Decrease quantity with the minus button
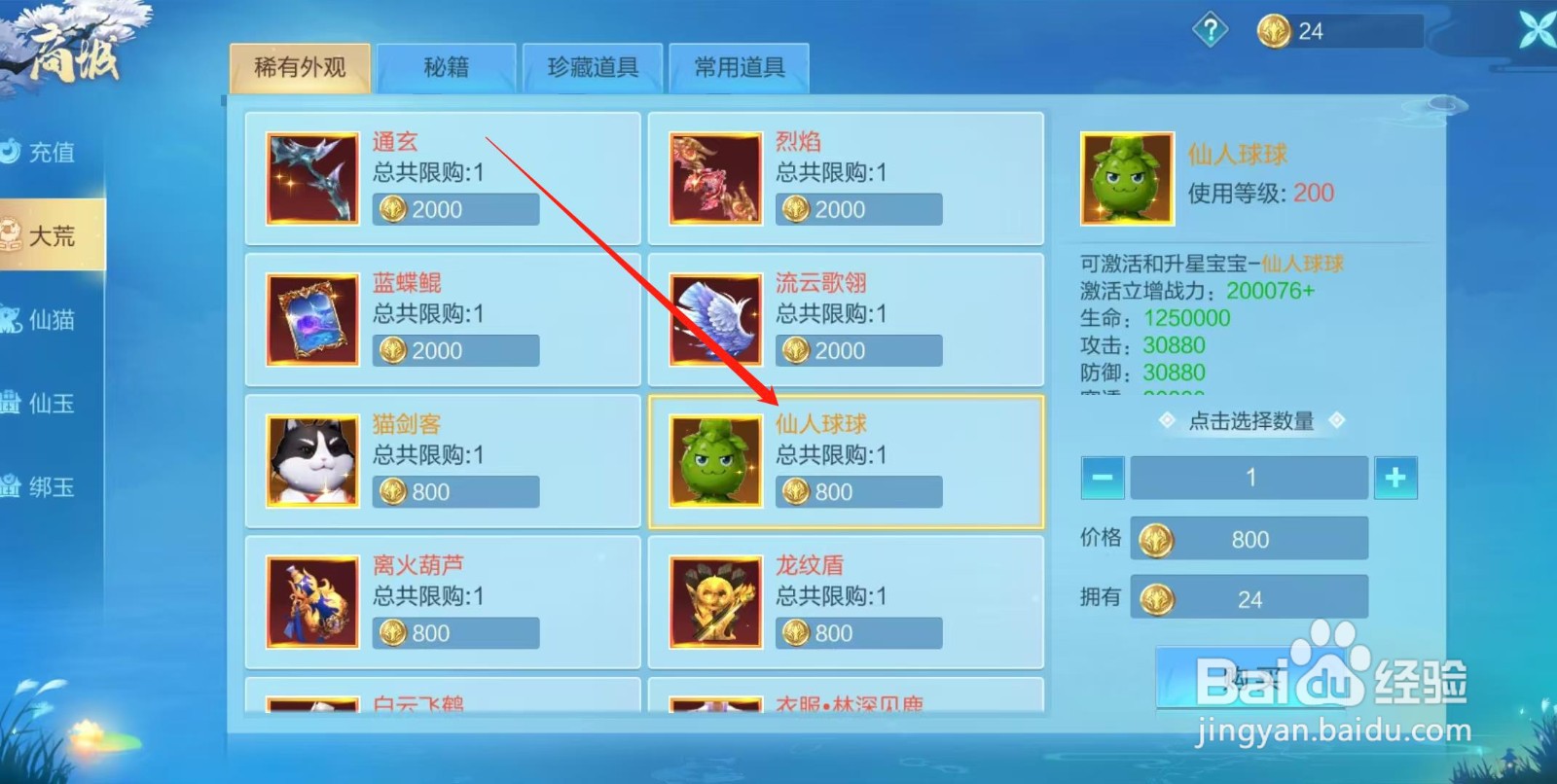This screenshot has width=1557, height=784. pos(1102,478)
